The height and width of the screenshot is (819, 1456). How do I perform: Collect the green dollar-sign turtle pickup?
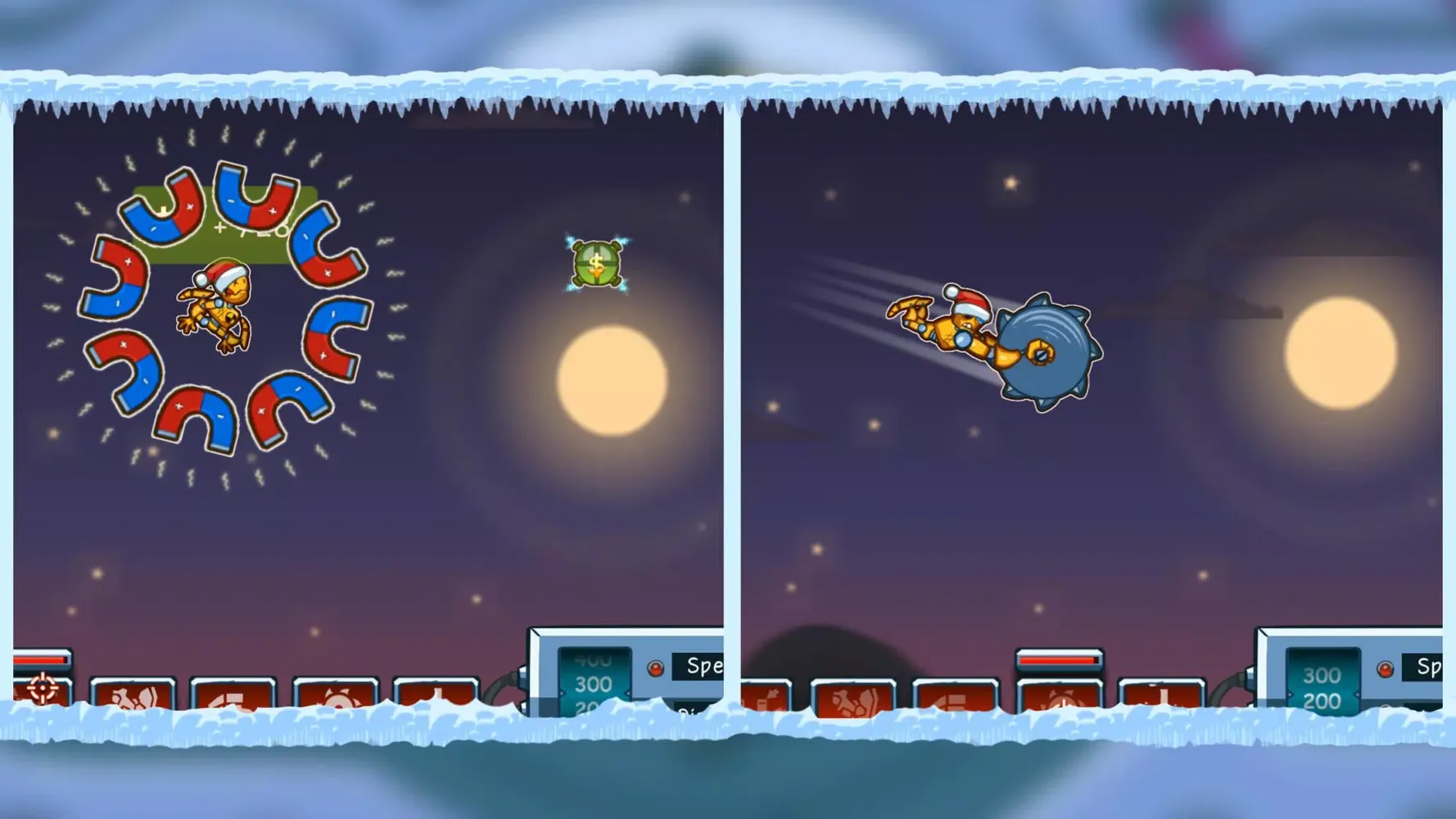point(595,262)
